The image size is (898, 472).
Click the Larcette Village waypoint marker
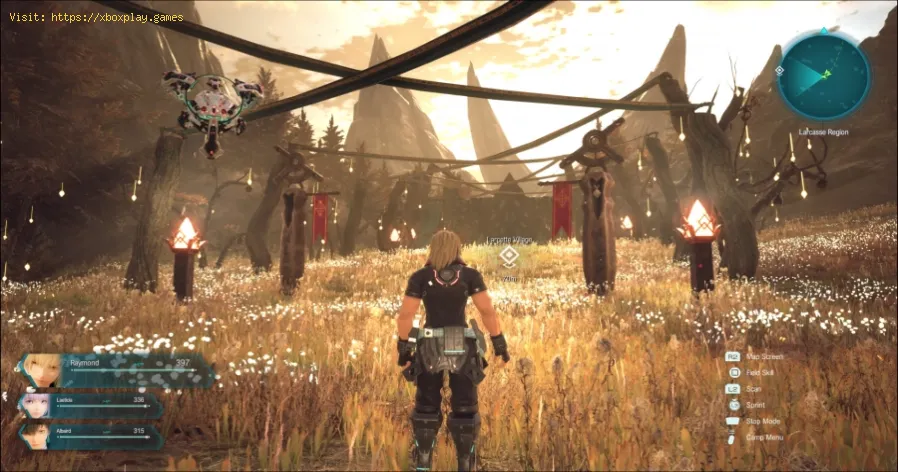pos(509,256)
